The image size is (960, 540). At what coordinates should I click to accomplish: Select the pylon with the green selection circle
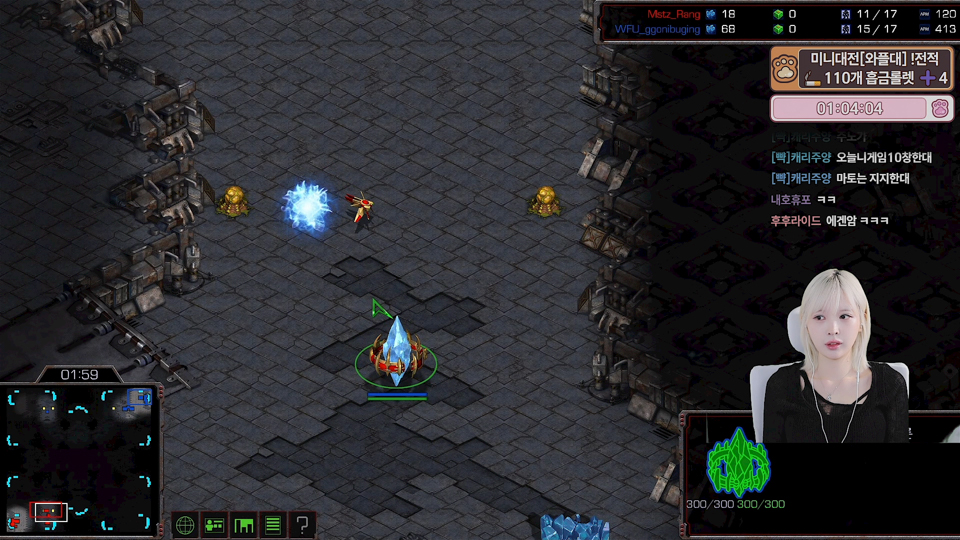tap(396, 353)
